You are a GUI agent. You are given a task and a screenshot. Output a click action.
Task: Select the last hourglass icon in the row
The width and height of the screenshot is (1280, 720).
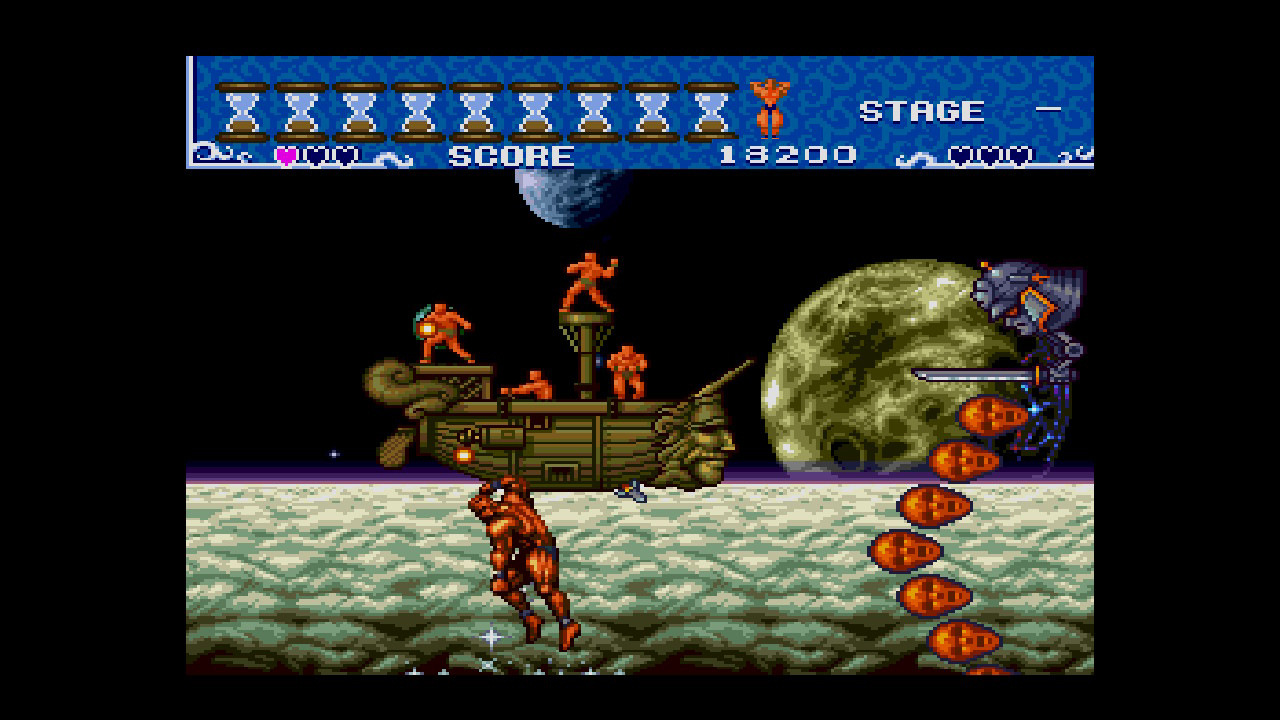coord(710,105)
